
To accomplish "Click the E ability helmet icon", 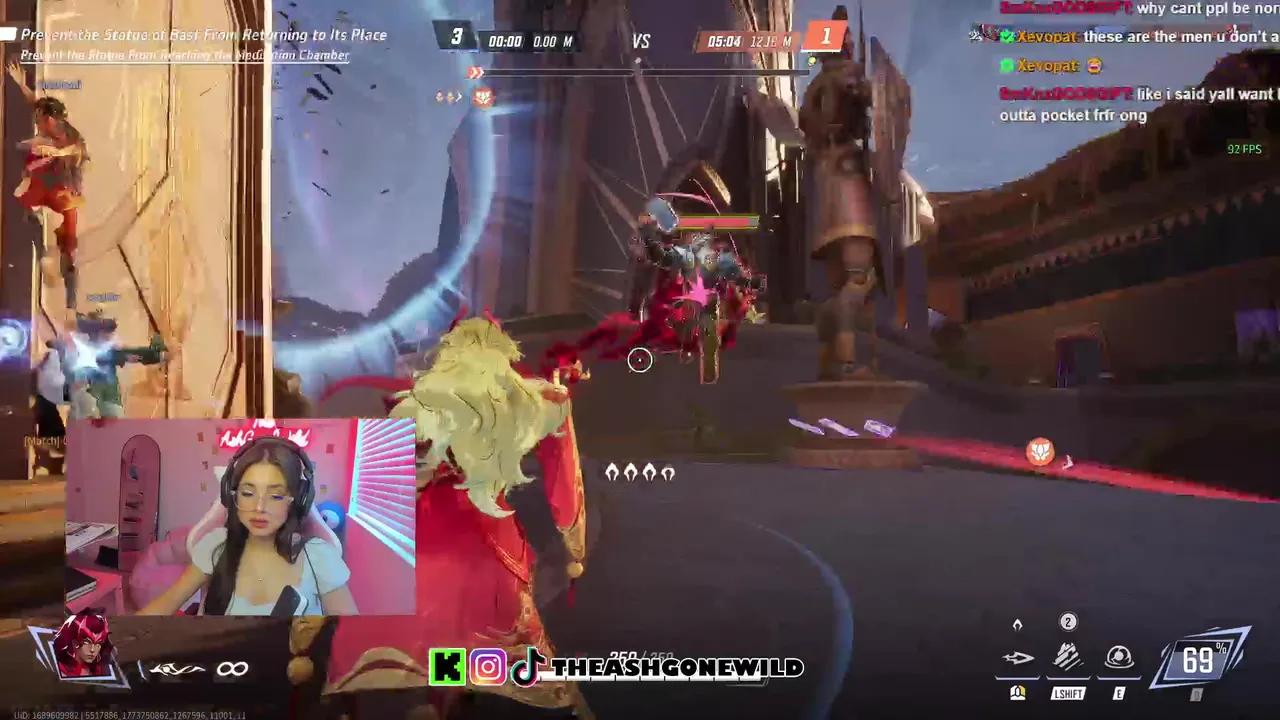I will [x=1118, y=657].
